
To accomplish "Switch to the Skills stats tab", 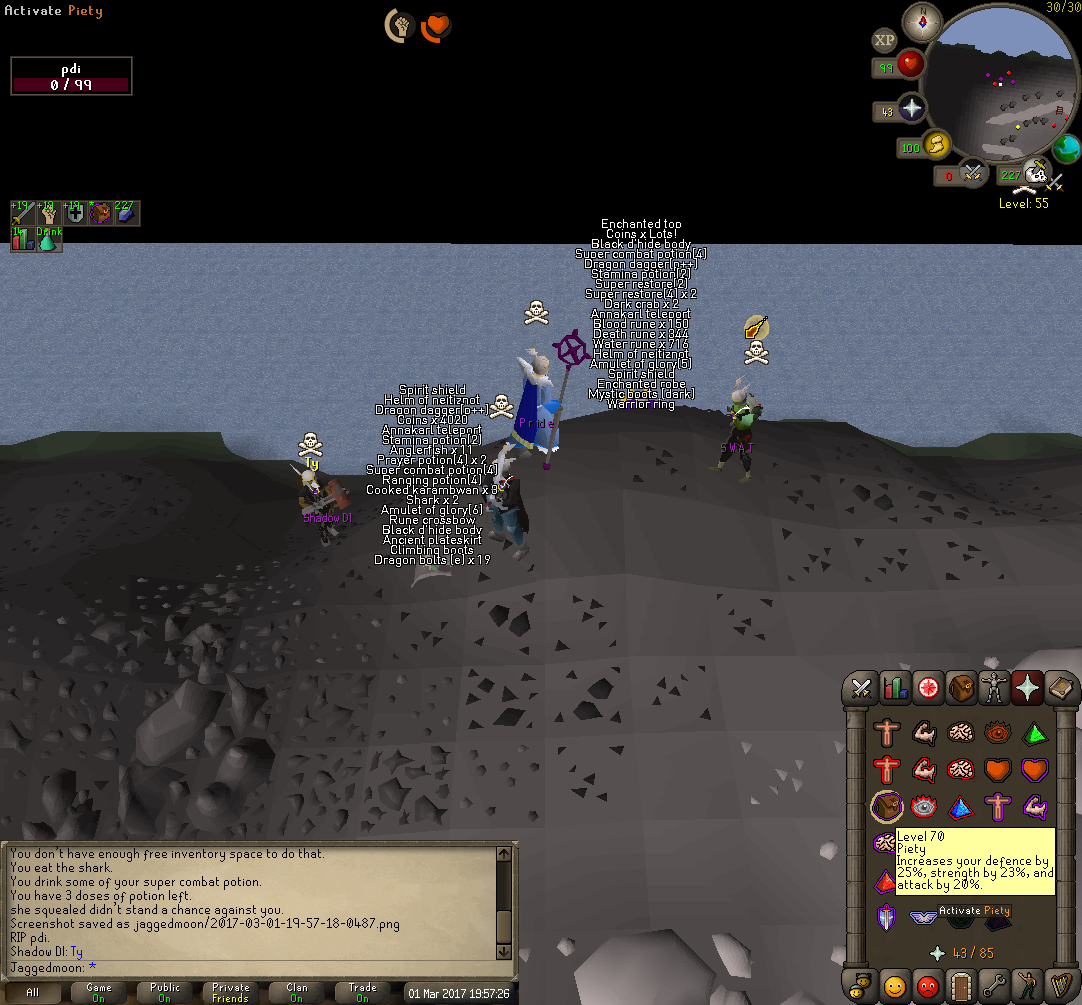I will tap(895, 688).
